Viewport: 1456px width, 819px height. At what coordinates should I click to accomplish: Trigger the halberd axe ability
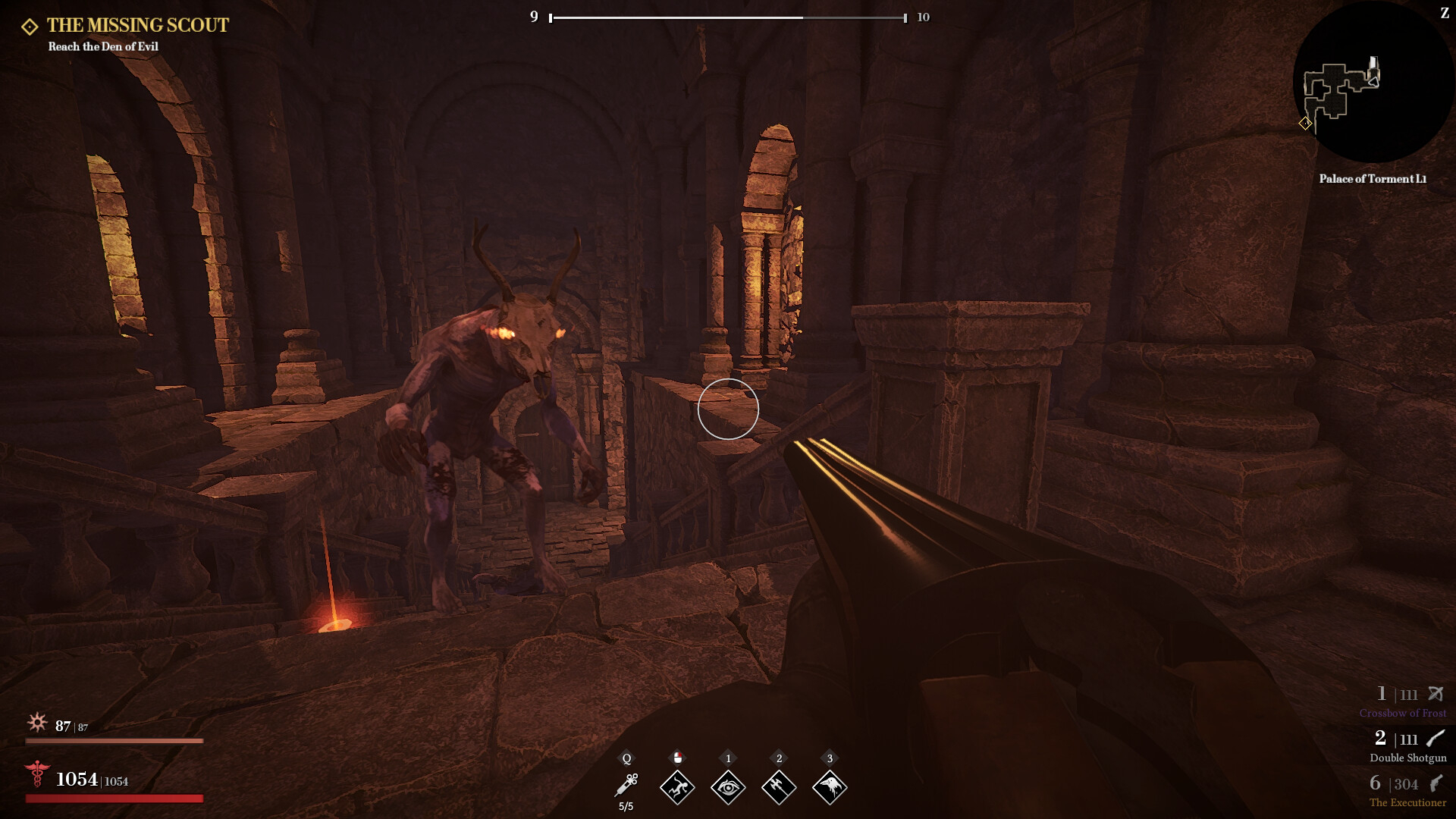pyautogui.click(x=779, y=787)
